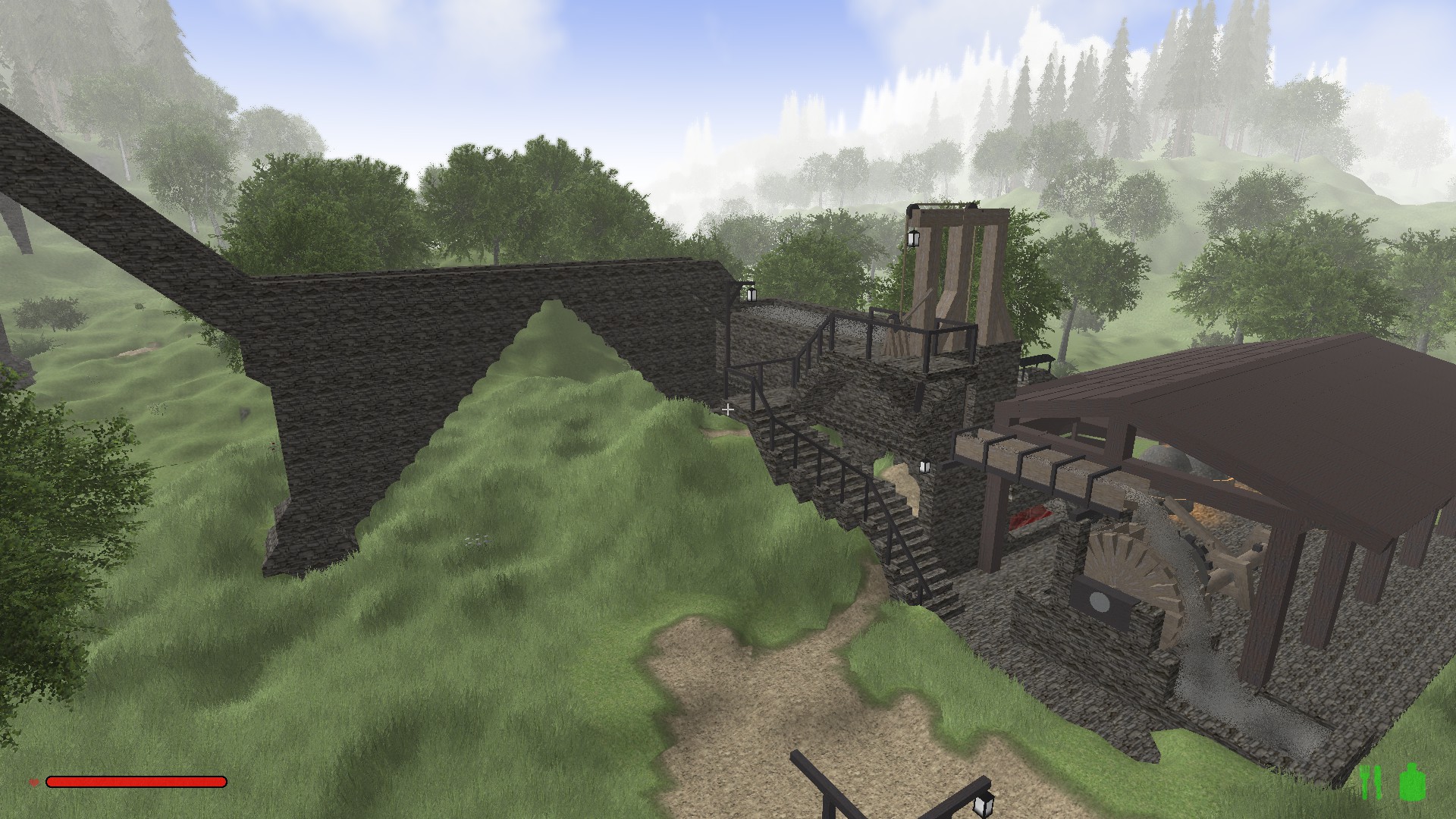Viewport: 1456px width, 819px height.
Task: Select the green water bottle thirst icon
Action: coord(1412,782)
